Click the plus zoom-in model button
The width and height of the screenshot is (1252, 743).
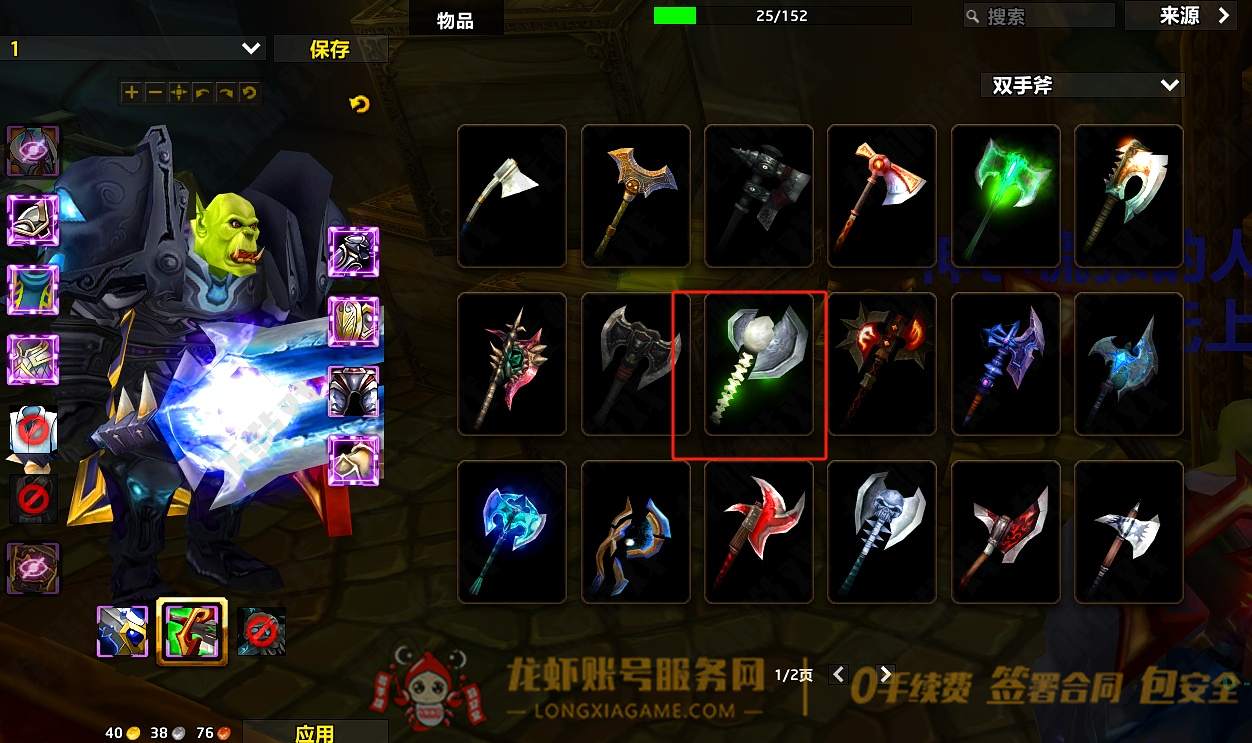point(131,93)
